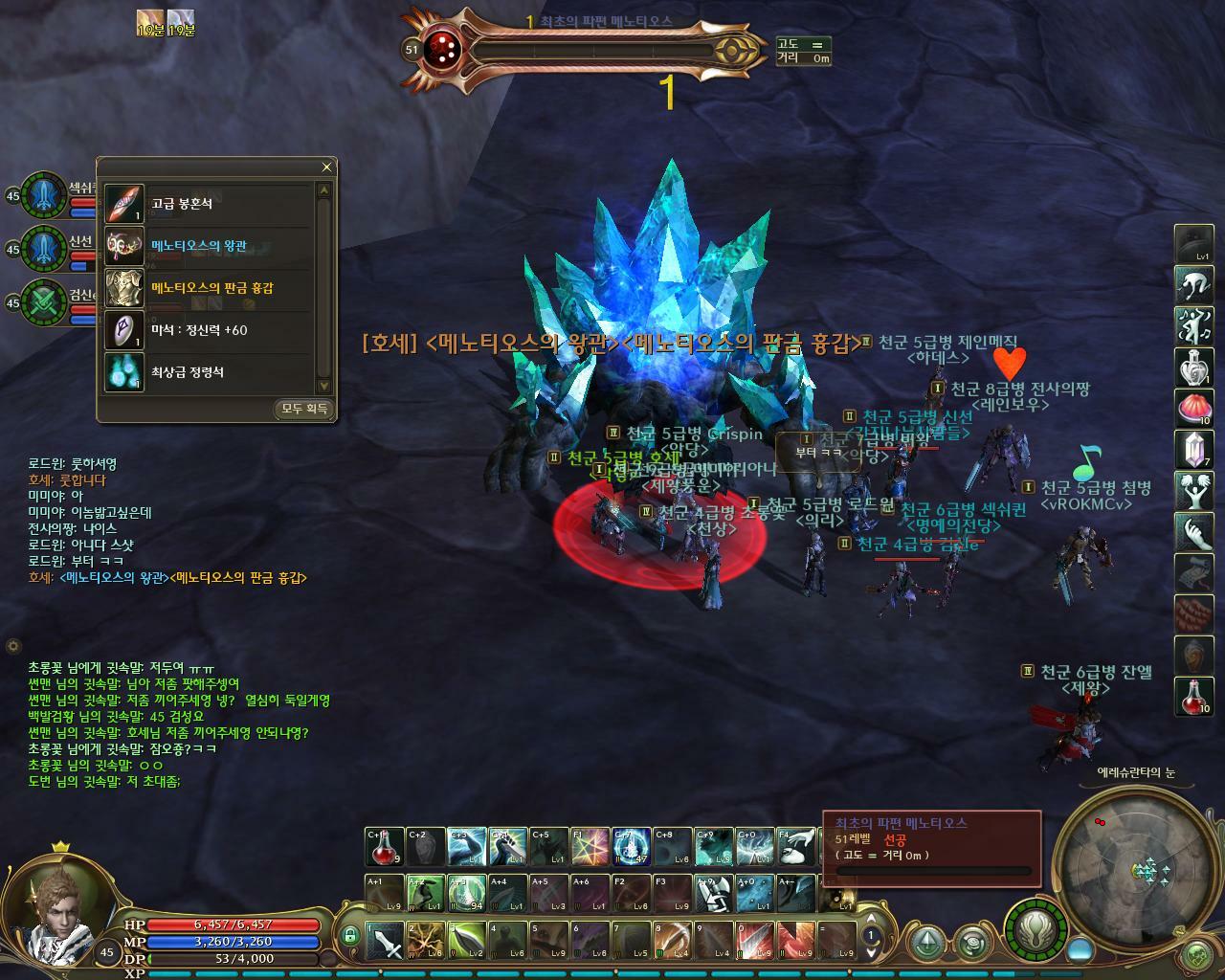Click the 모두 획득 loot-all button
The height and width of the screenshot is (980, 1225).
coord(304,410)
